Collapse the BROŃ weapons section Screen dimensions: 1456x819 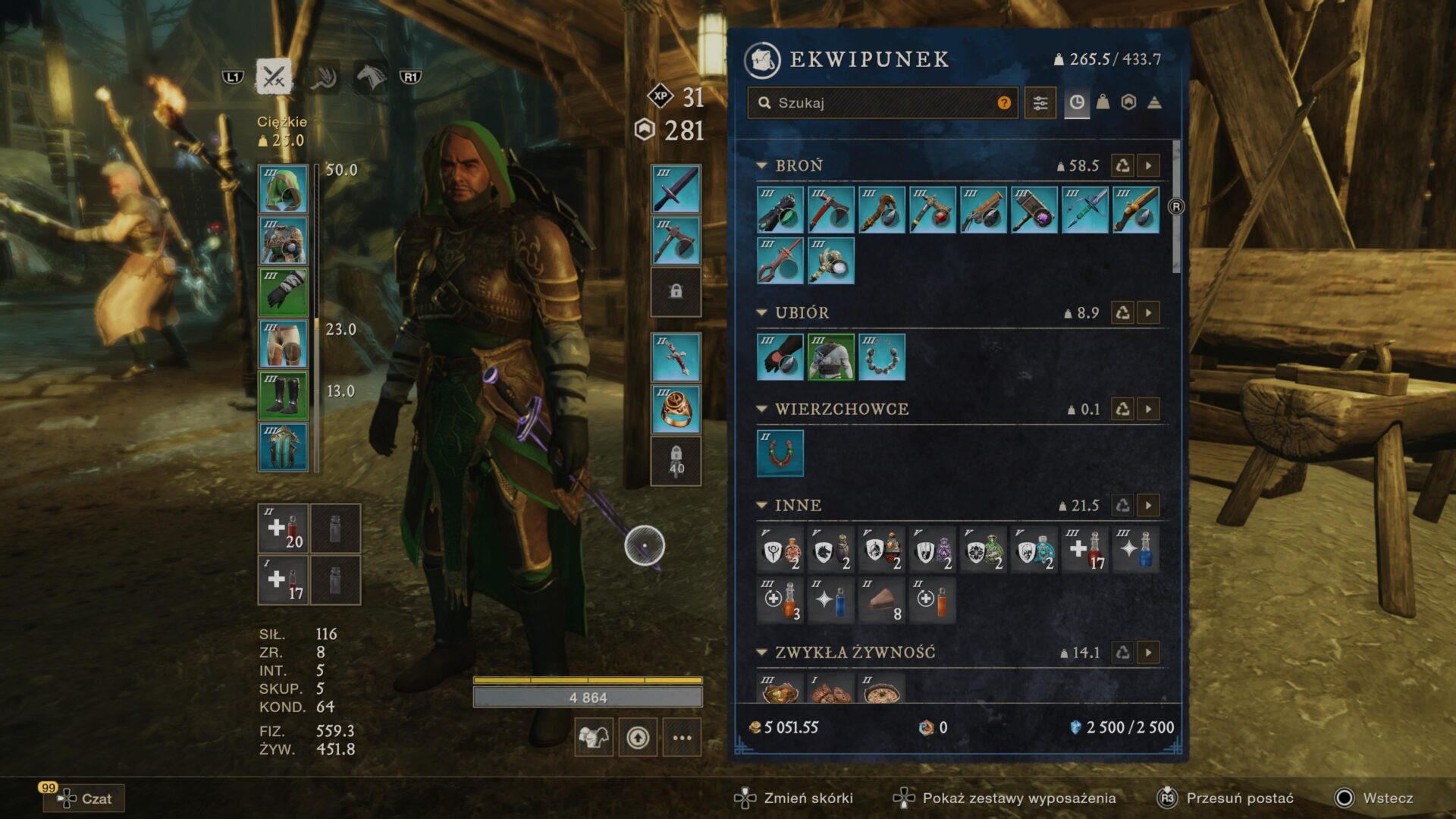click(762, 165)
